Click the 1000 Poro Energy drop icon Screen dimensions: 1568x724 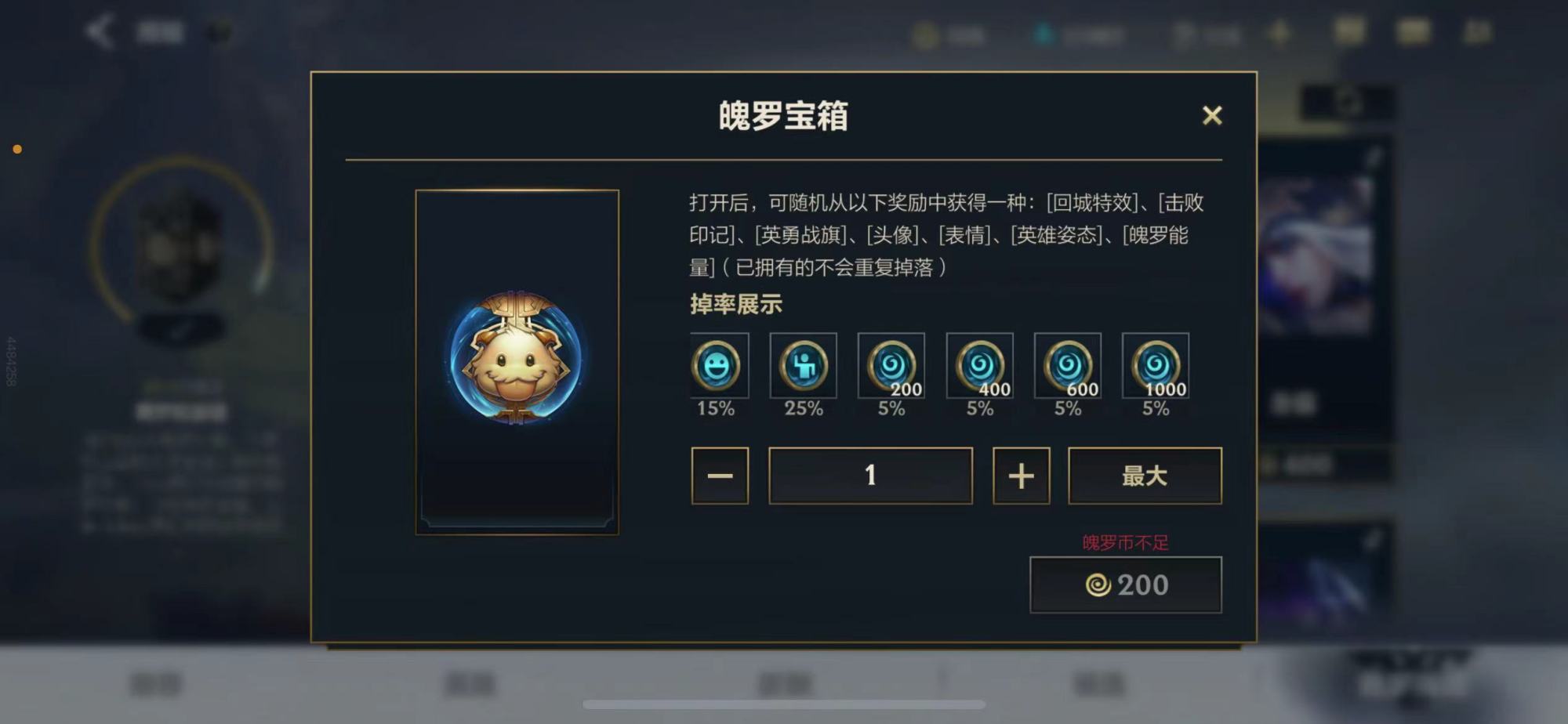coord(1155,365)
